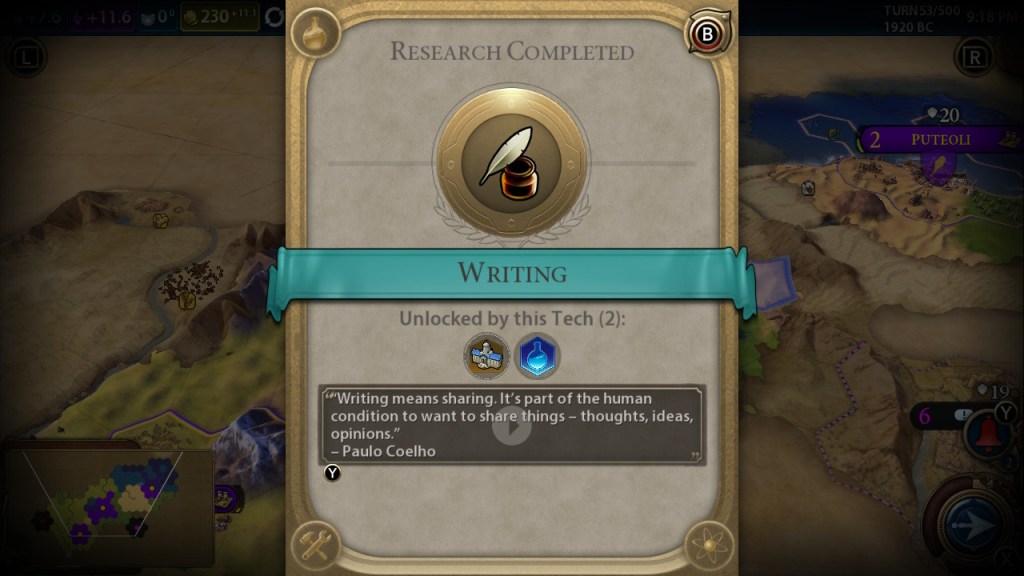Play the Paulo Coelho quote audio
1024x576 pixels.
pyautogui.click(x=511, y=426)
